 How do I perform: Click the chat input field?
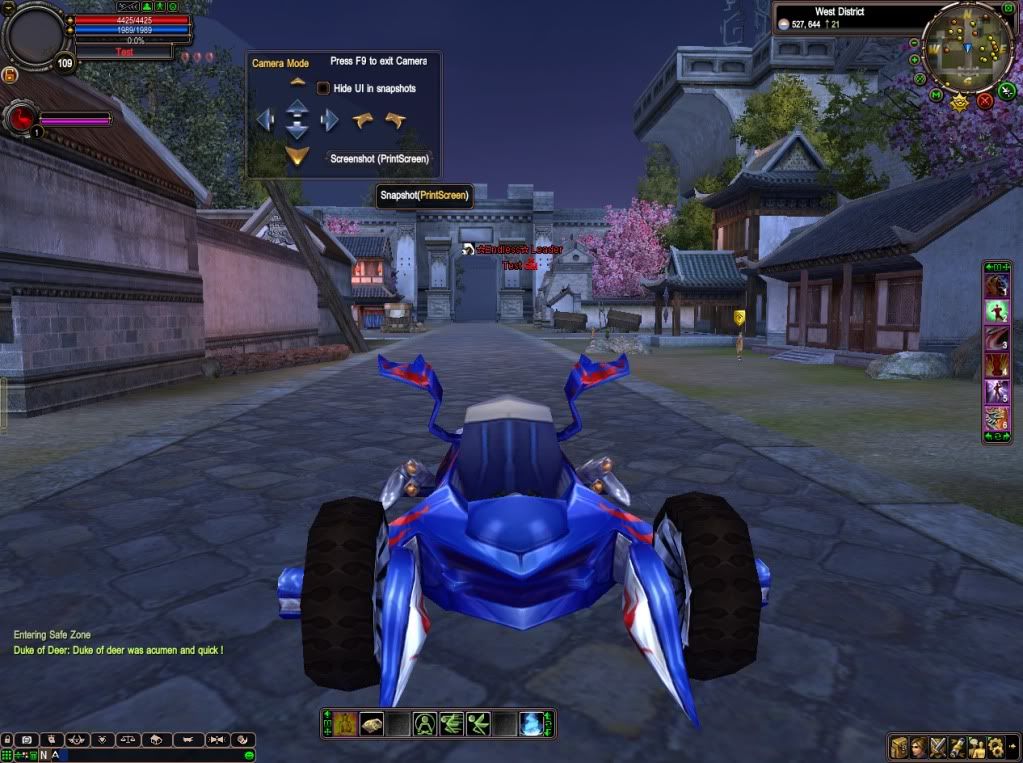click(x=150, y=755)
